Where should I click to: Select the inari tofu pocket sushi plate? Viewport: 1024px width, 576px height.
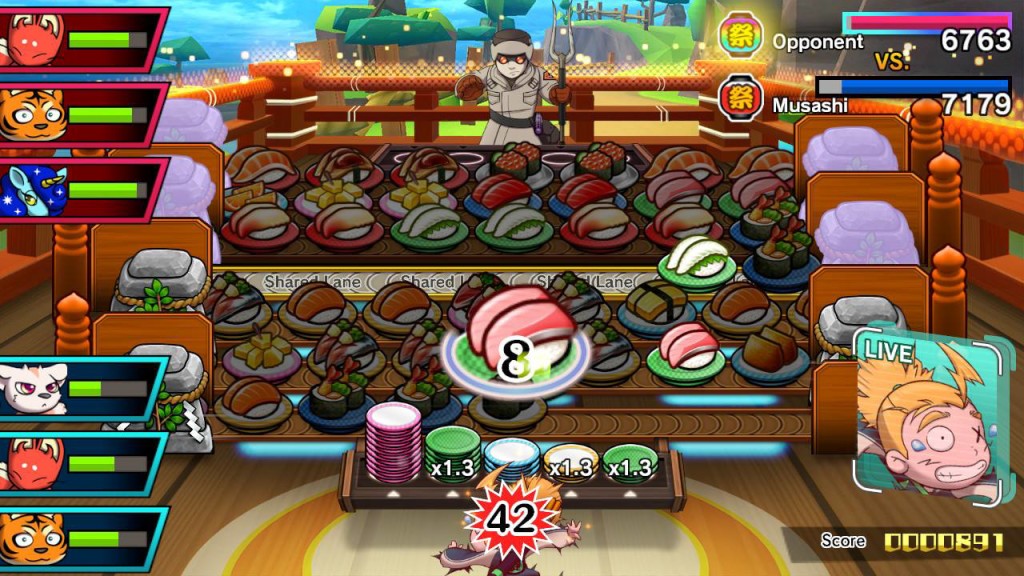pos(769,350)
